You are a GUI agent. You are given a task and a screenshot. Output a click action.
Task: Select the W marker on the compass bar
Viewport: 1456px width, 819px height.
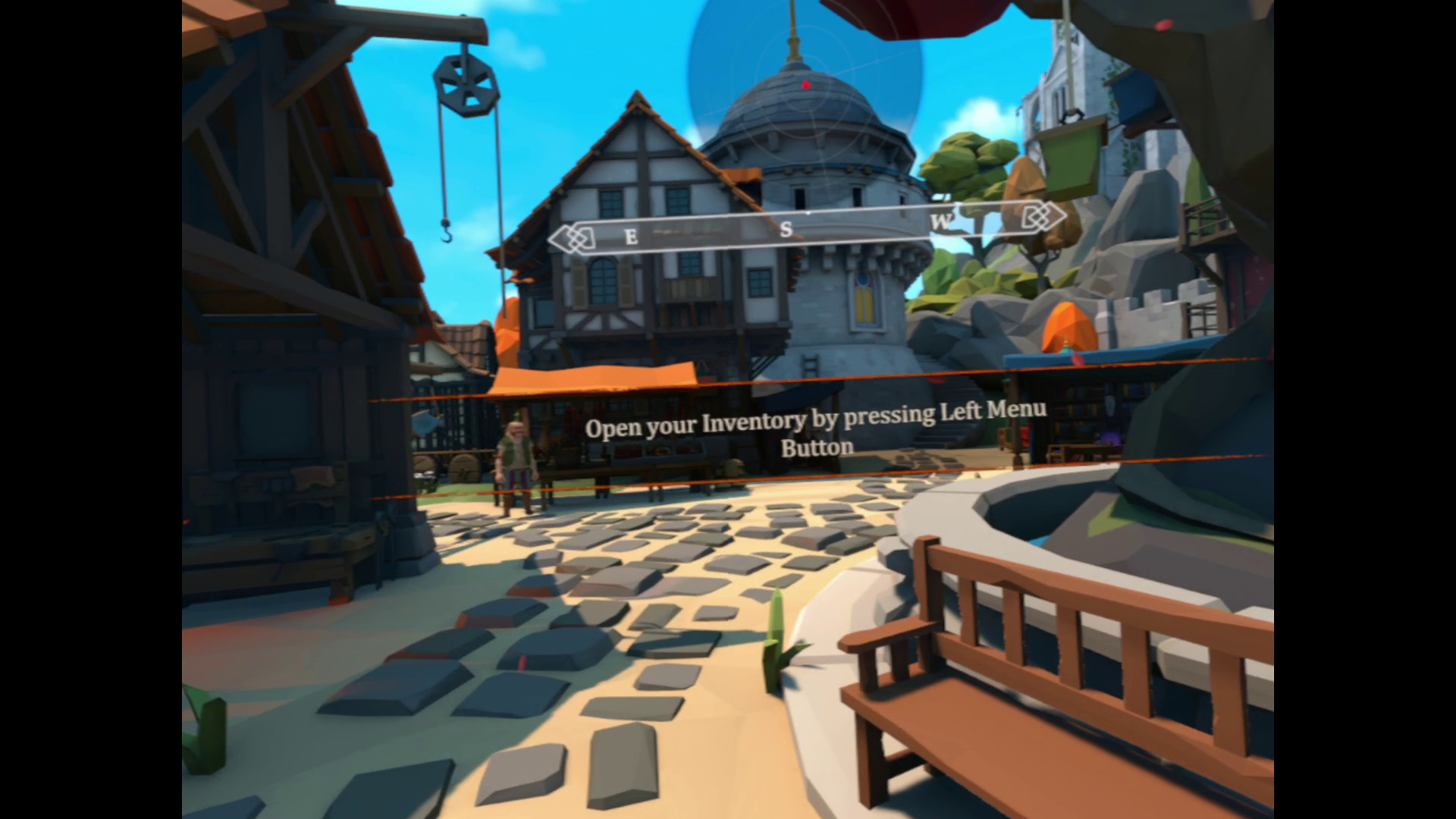tap(943, 222)
